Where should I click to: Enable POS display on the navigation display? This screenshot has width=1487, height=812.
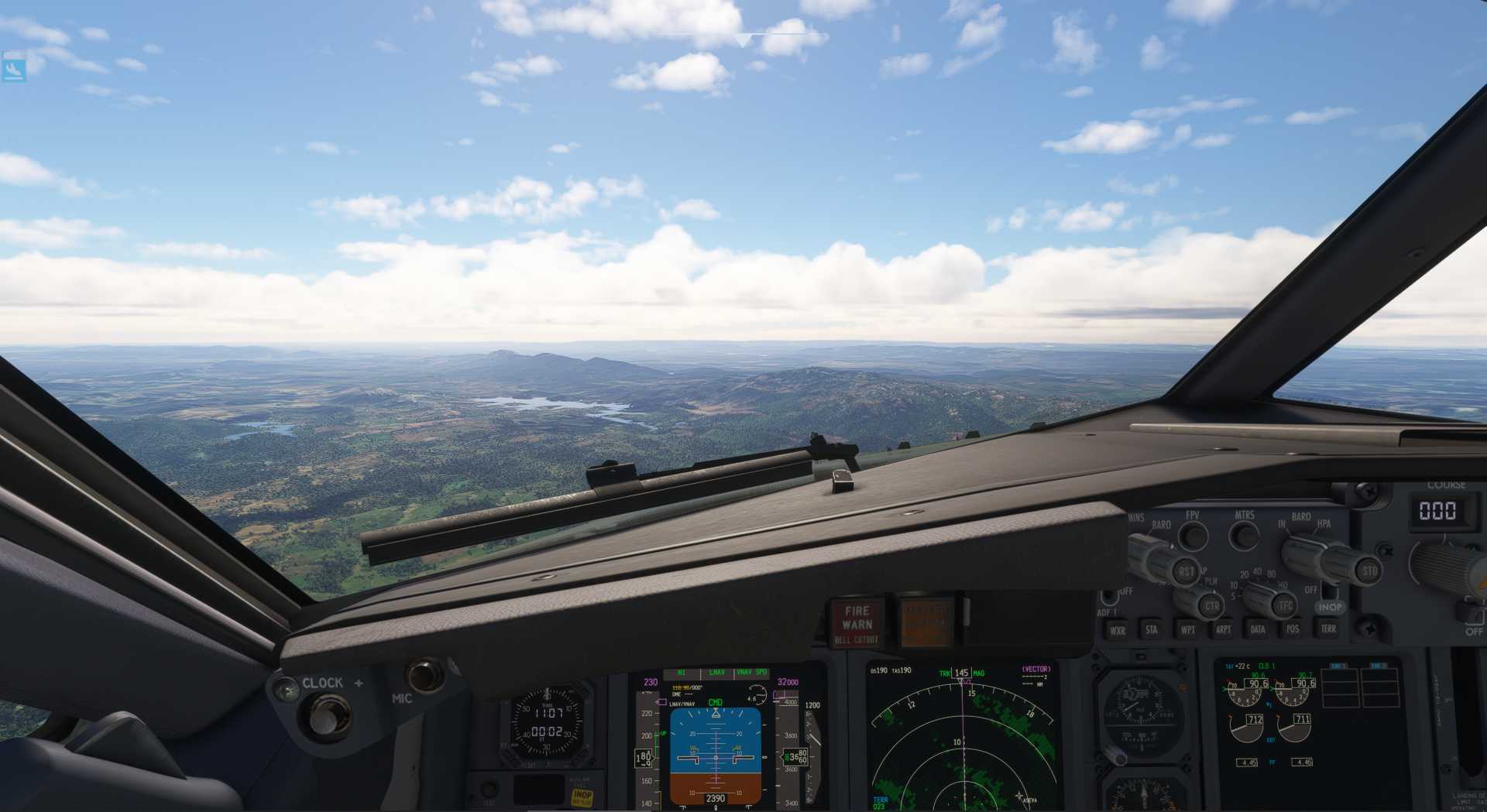pyautogui.click(x=1293, y=629)
